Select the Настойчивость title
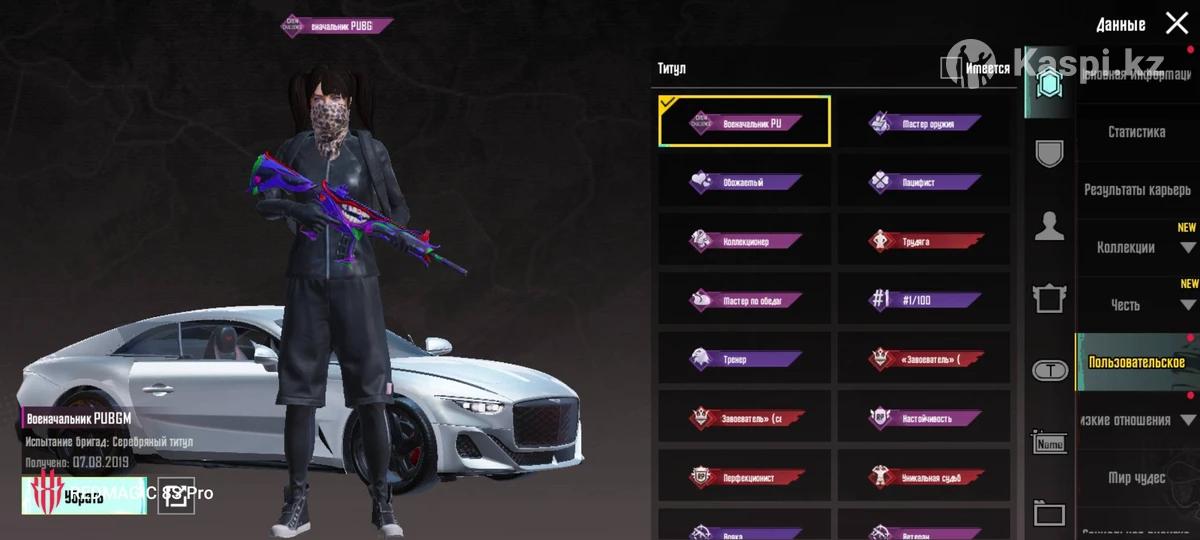Viewport: 1200px width, 540px height. (x=924, y=417)
